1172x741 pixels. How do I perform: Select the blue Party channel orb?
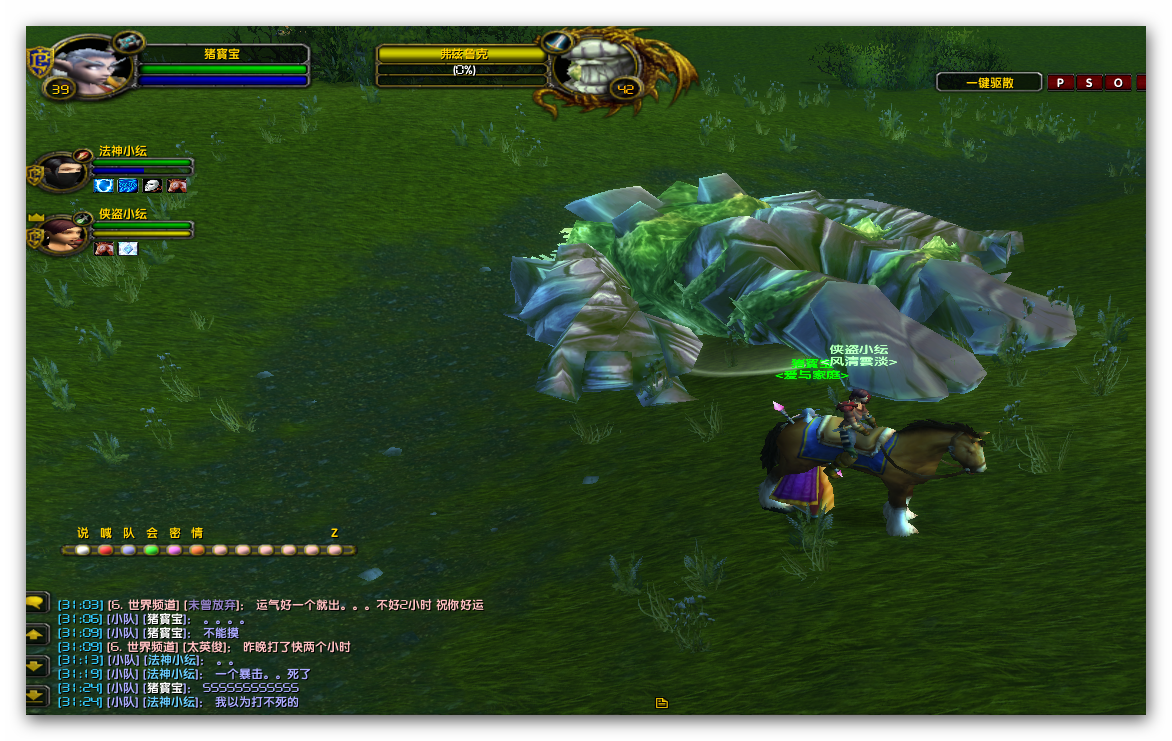(x=128, y=550)
